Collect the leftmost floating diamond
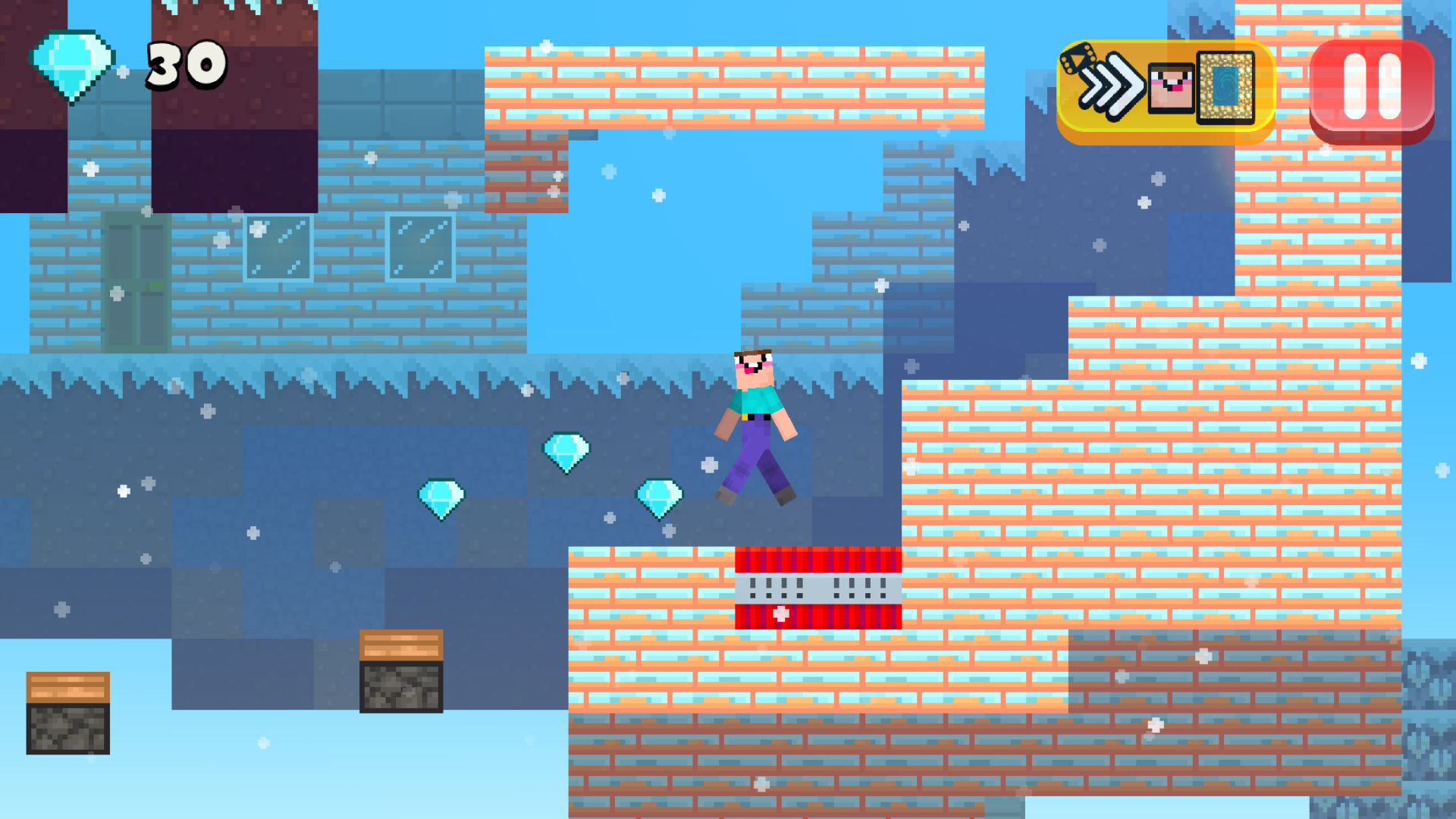The image size is (1456, 819). point(442,497)
